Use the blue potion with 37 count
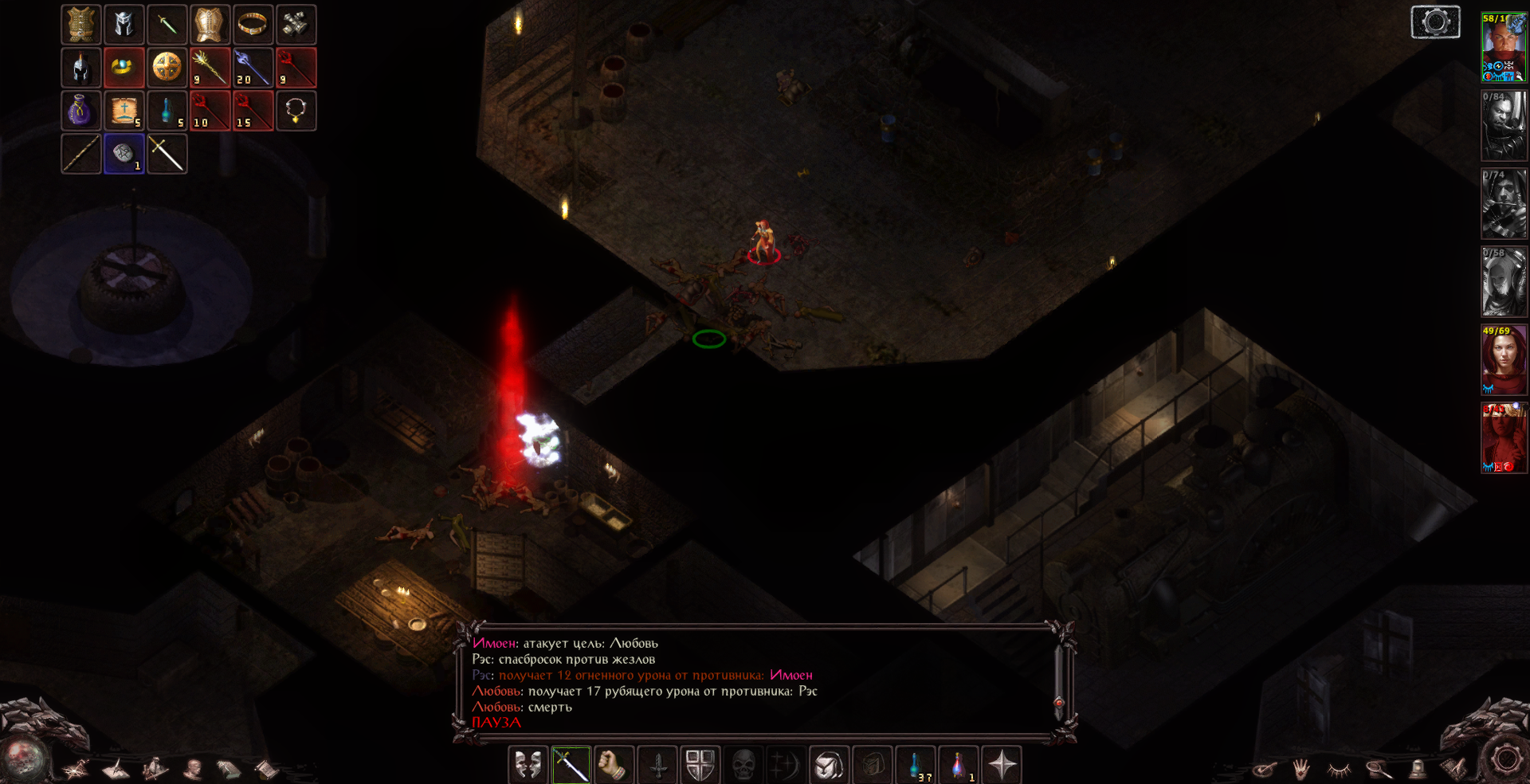The height and width of the screenshot is (784, 1530). pos(916,766)
